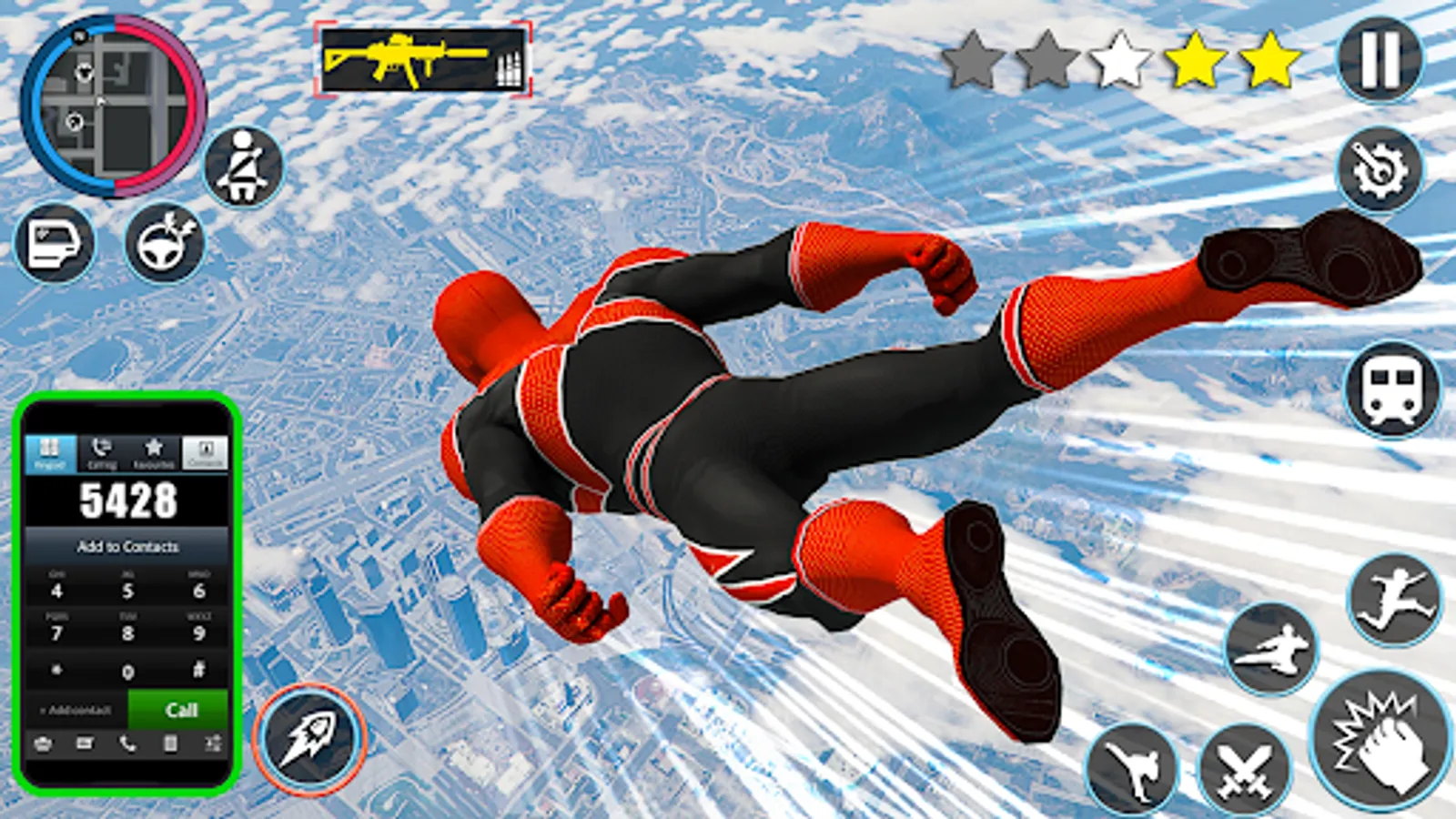Viewport: 1456px width, 819px height.
Task: Tap the steering wheel driving icon
Action: click(164, 244)
